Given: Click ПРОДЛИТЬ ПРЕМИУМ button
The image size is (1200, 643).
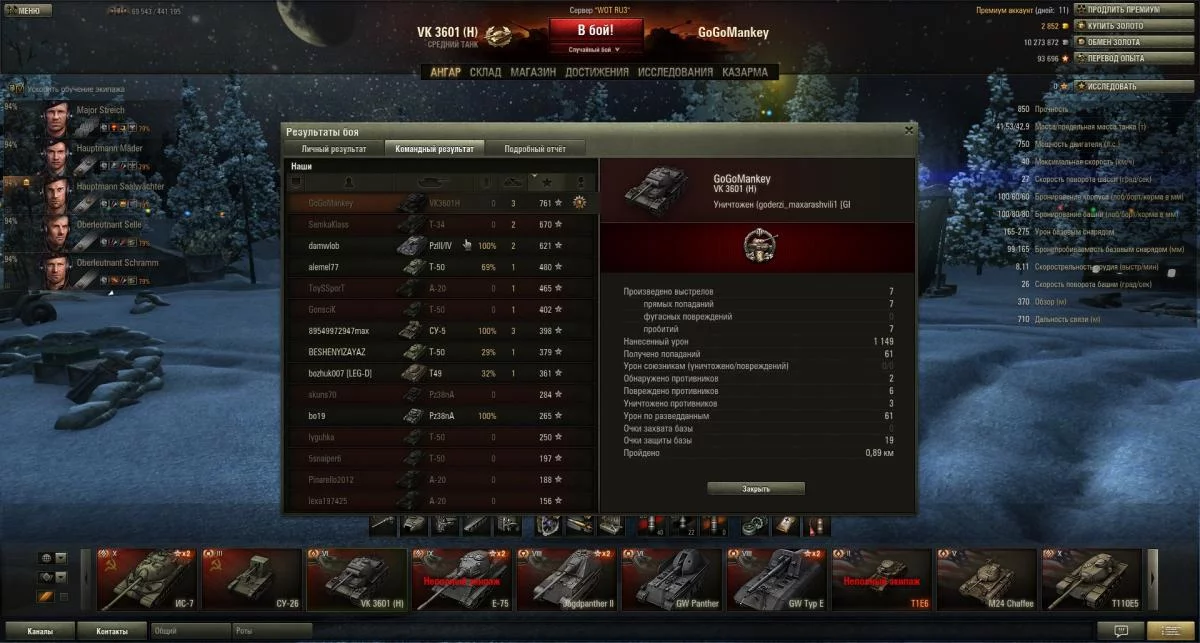Looking at the screenshot, I should 1123,10.
